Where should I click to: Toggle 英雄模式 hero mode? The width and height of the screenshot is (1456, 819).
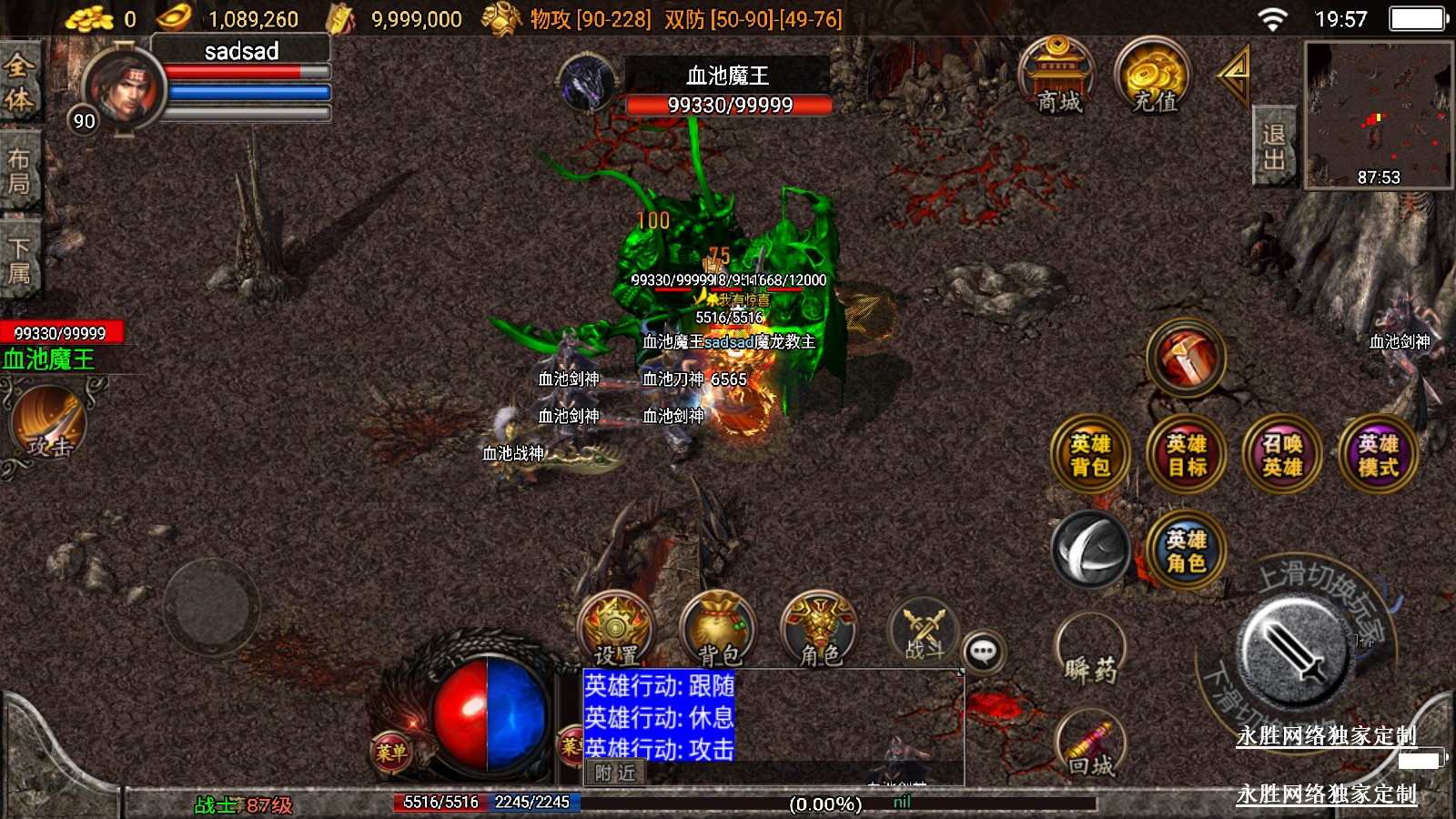tap(1378, 454)
